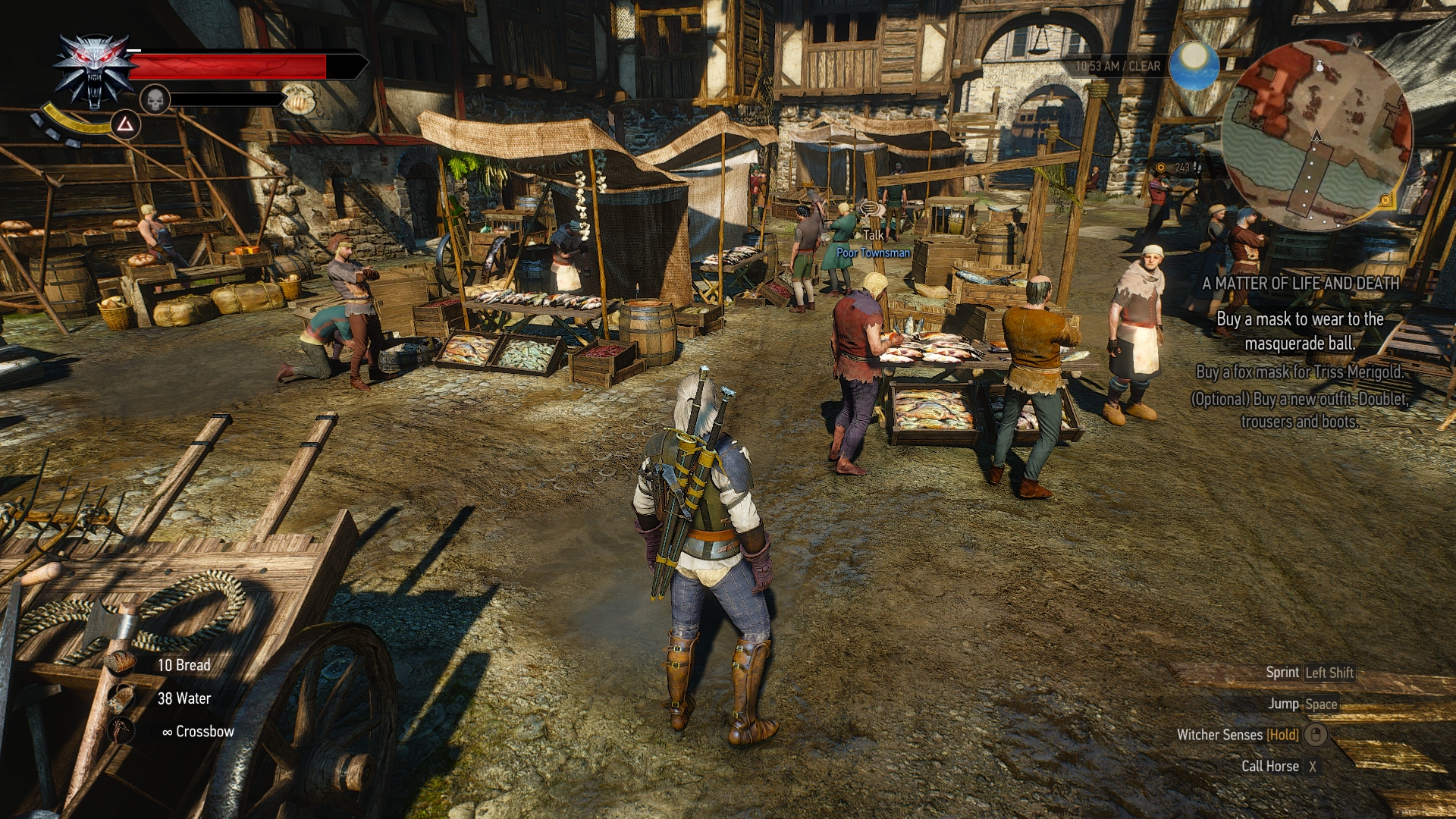Select the fox mask for Triss objective
This screenshot has height=819, width=1456.
click(1300, 372)
